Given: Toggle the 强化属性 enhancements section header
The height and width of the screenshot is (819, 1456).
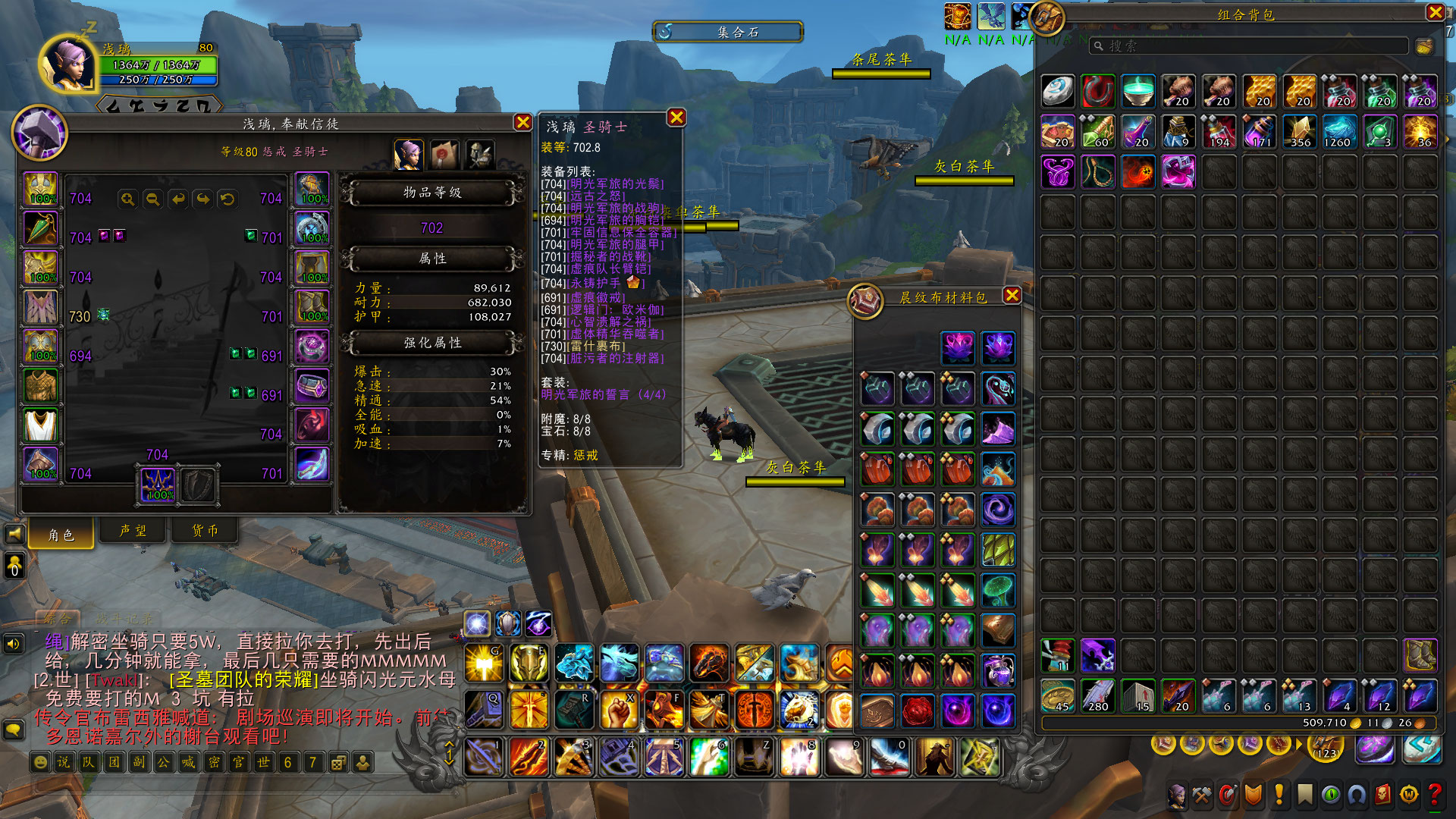Looking at the screenshot, I should coord(432,343).
